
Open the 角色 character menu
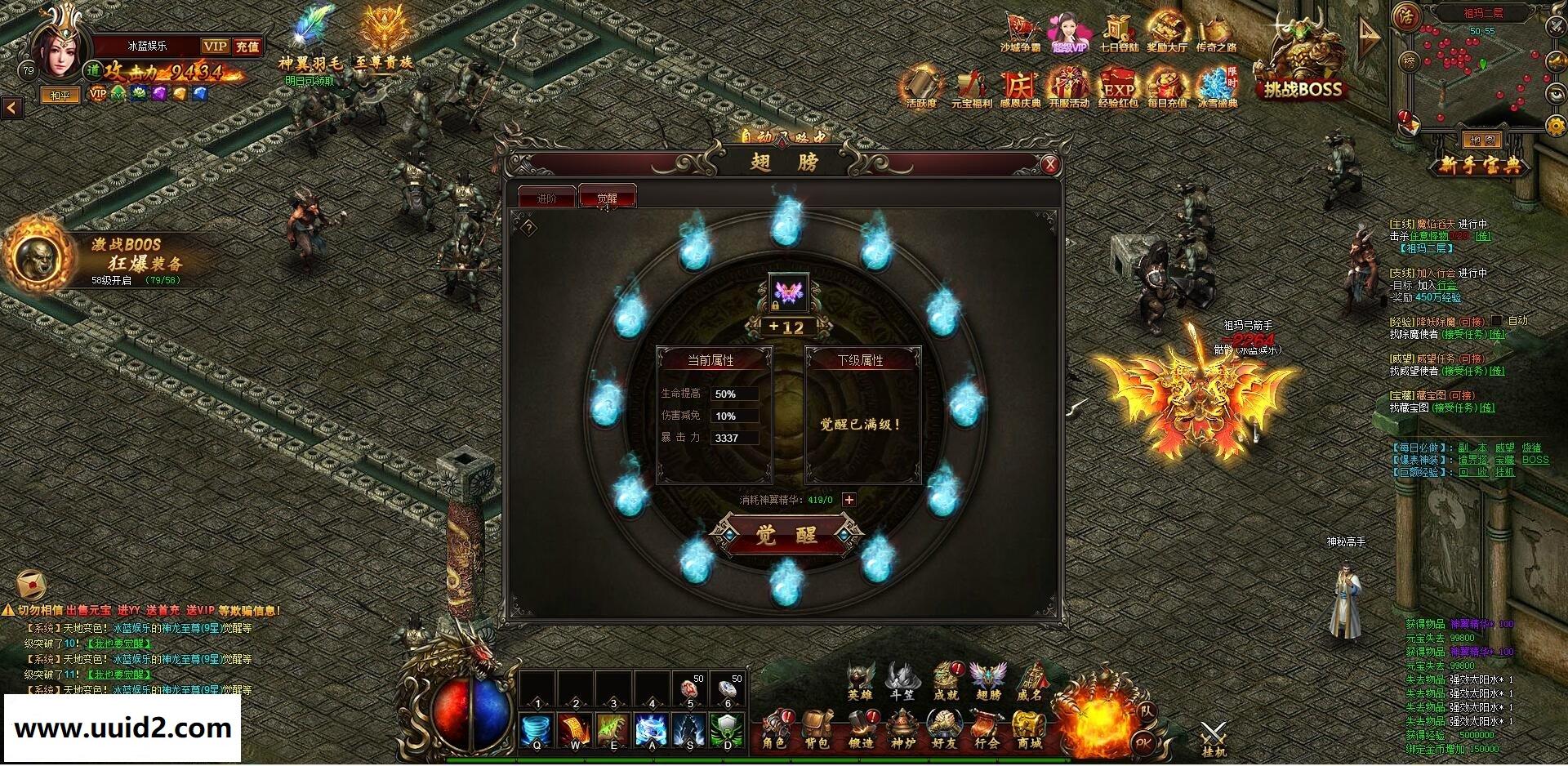pos(773,730)
